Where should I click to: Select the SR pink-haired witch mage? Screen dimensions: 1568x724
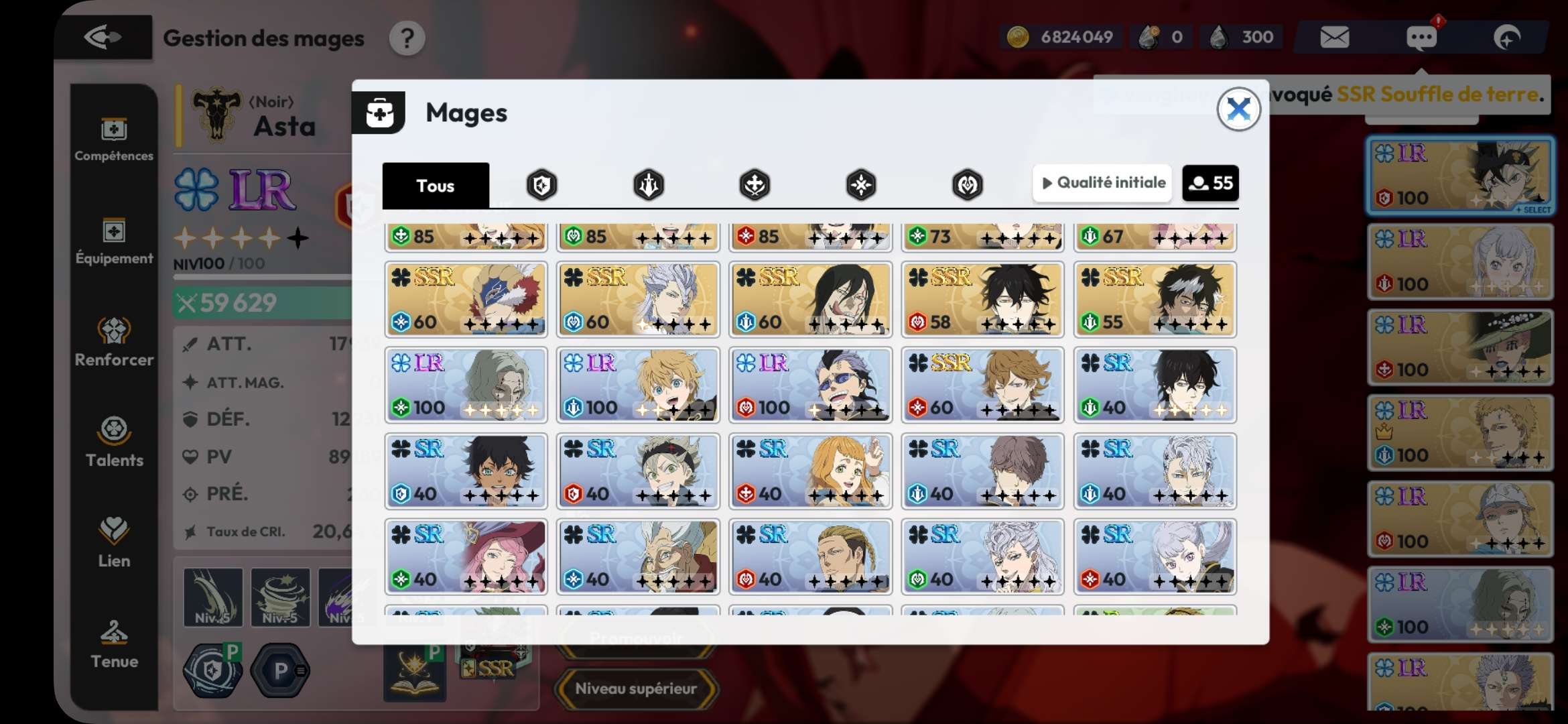[x=466, y=556]
